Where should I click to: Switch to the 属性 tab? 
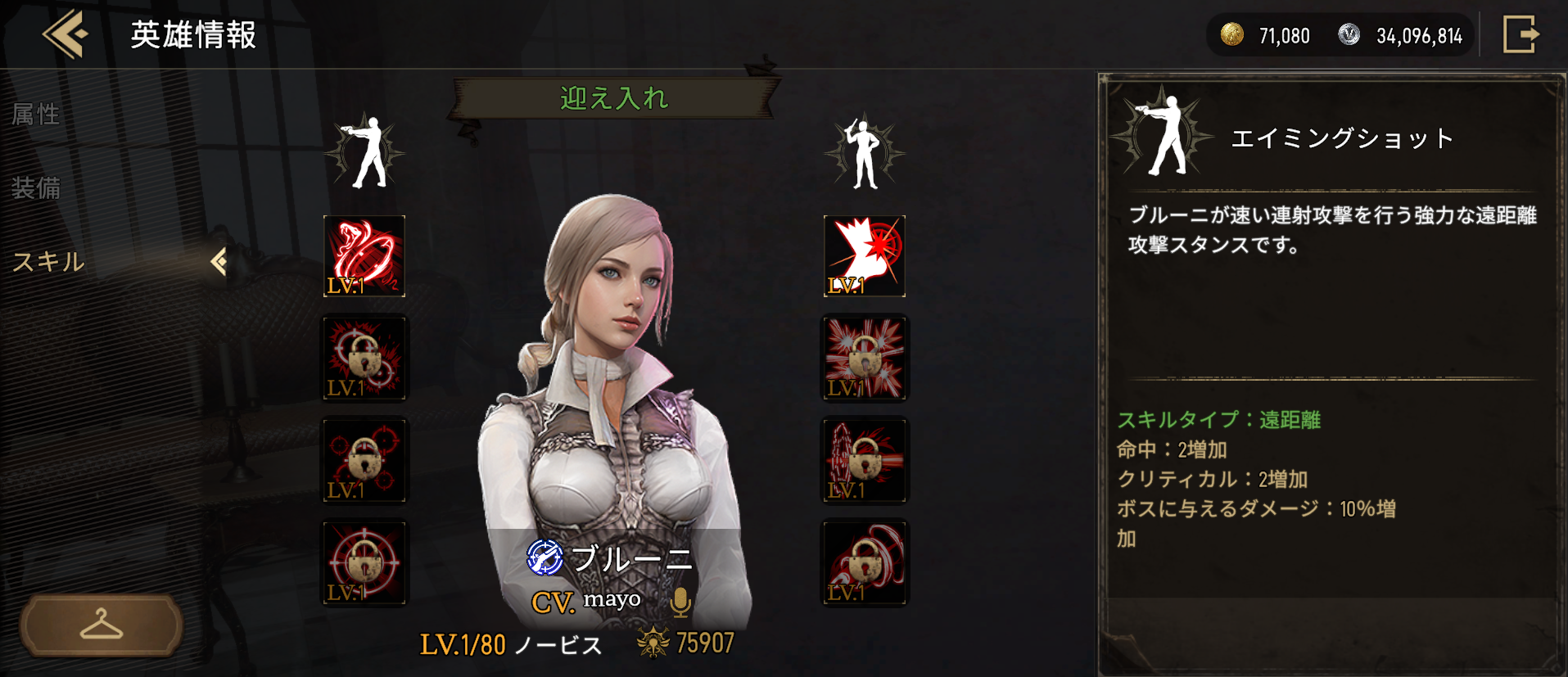36,115
